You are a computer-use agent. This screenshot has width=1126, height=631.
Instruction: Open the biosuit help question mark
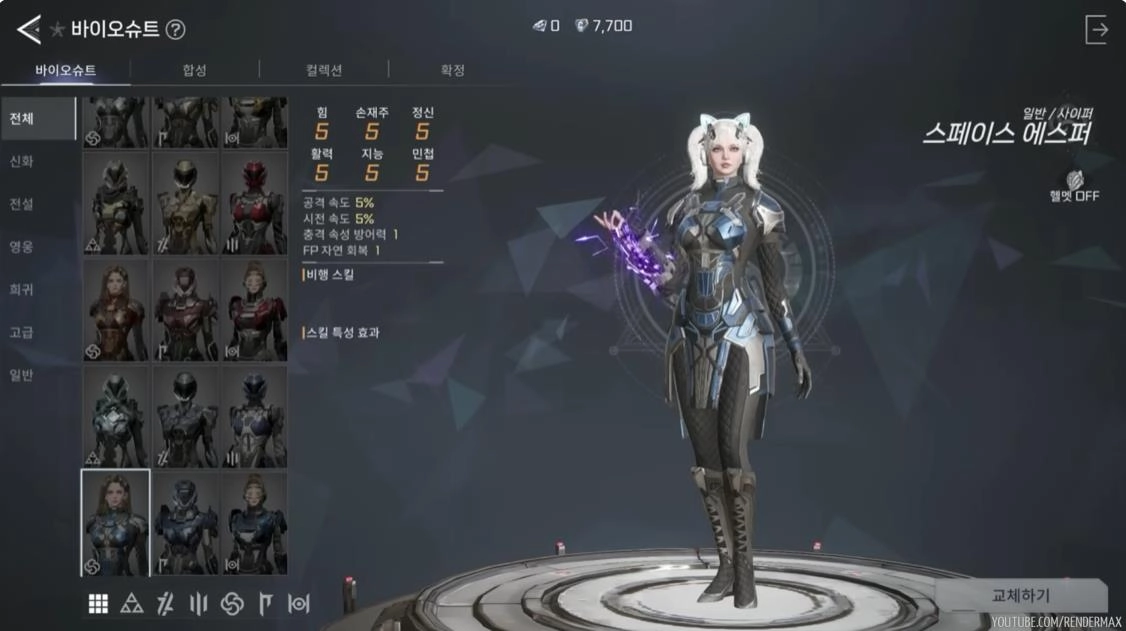(x=175, y=30)
